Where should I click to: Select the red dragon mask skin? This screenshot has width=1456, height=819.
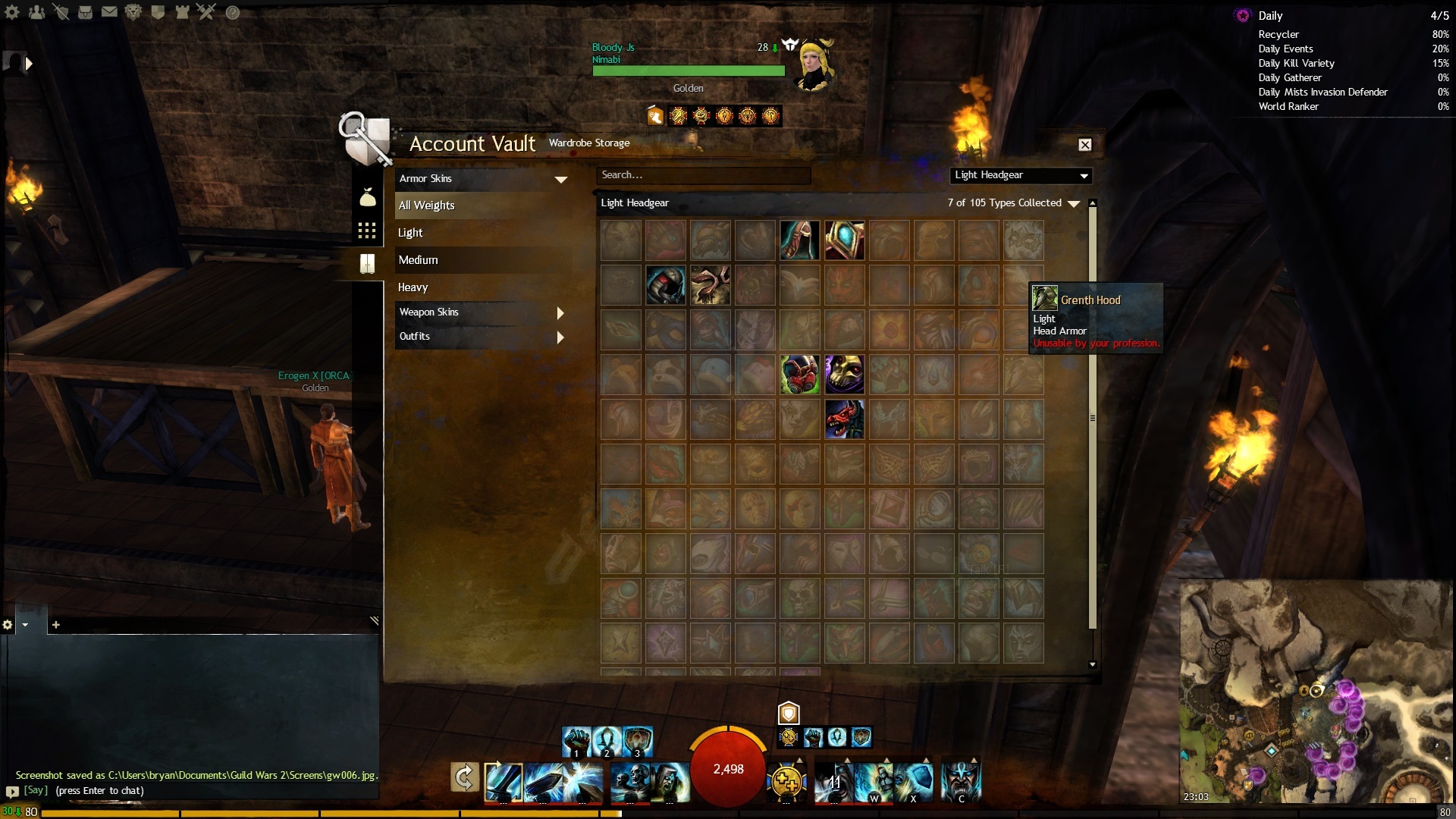point(844,419)
